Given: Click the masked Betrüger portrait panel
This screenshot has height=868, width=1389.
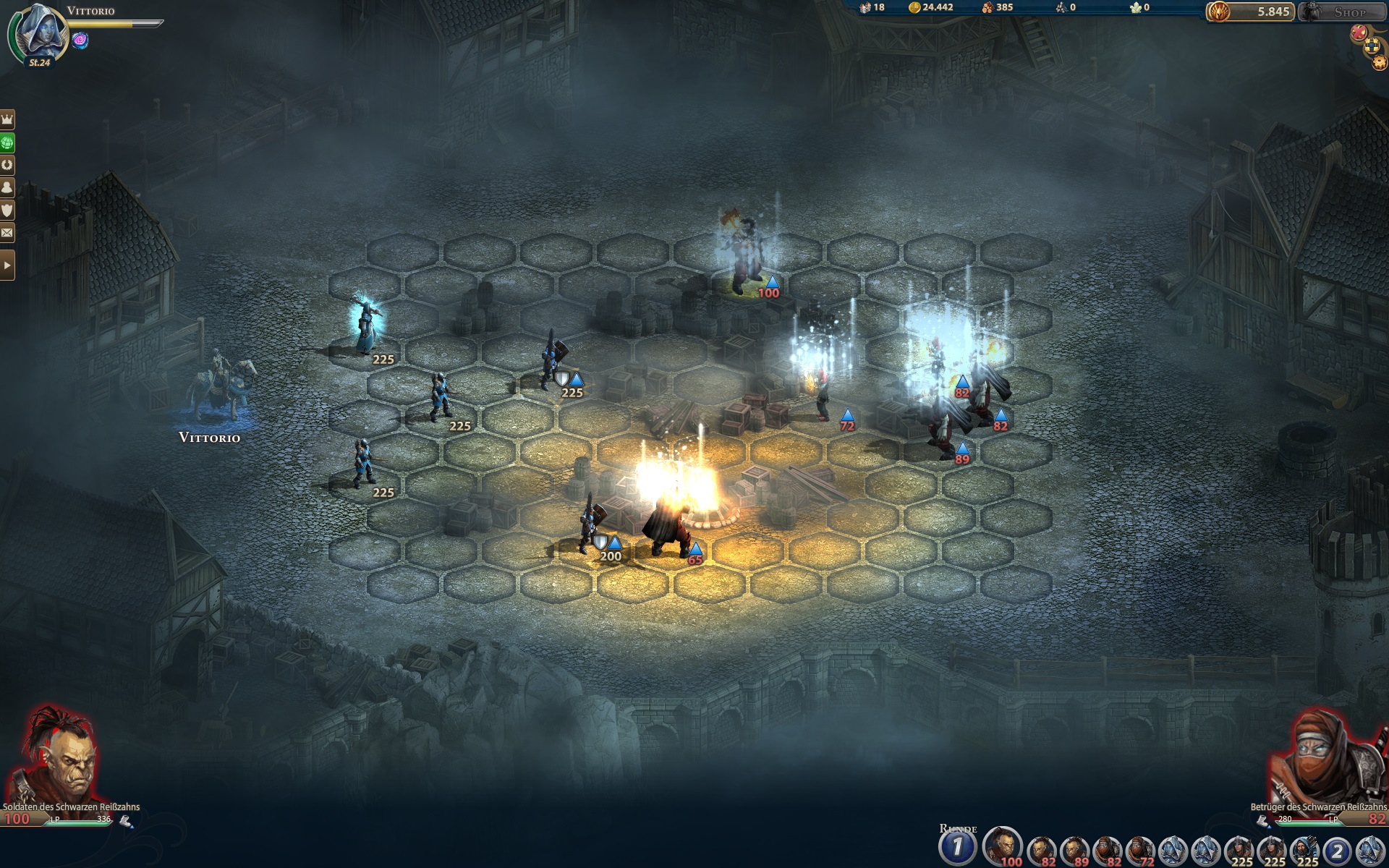Looking at the screenshot, I should tap(1328, 756).
